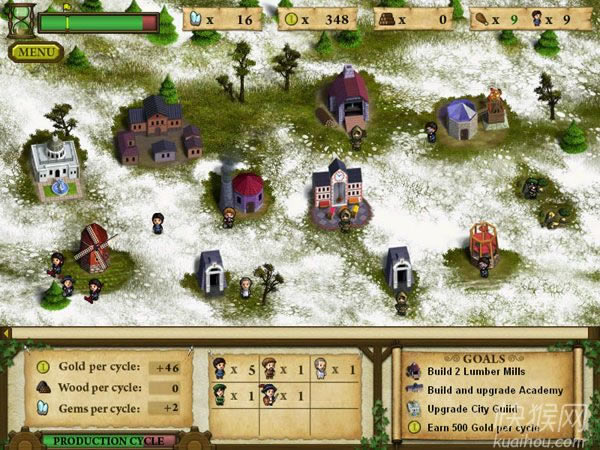Image resolution: width=600 pixels, height=450 pixels.
Task: Select the Build and upgrade Academy goal
Action: (x=492, y=390)
